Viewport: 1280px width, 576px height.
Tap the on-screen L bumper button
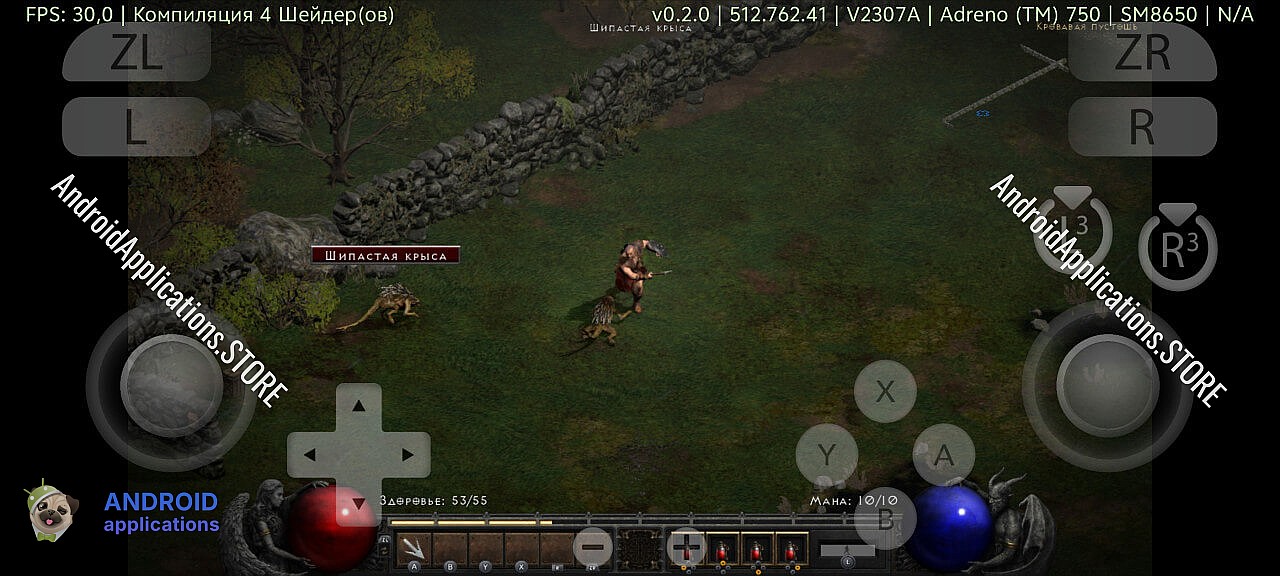pyautogui.click(x=137, y=127)
